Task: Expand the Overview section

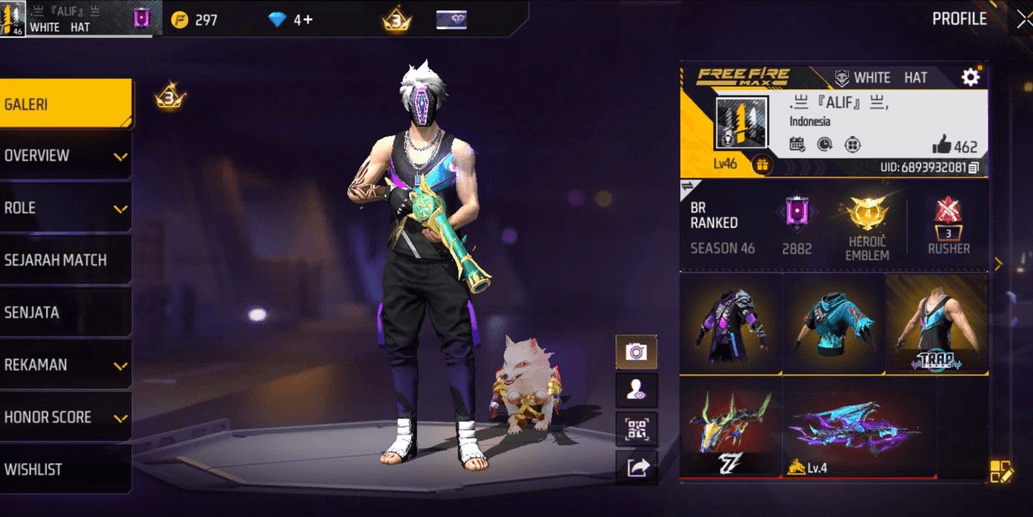Action: pos(65,156)
